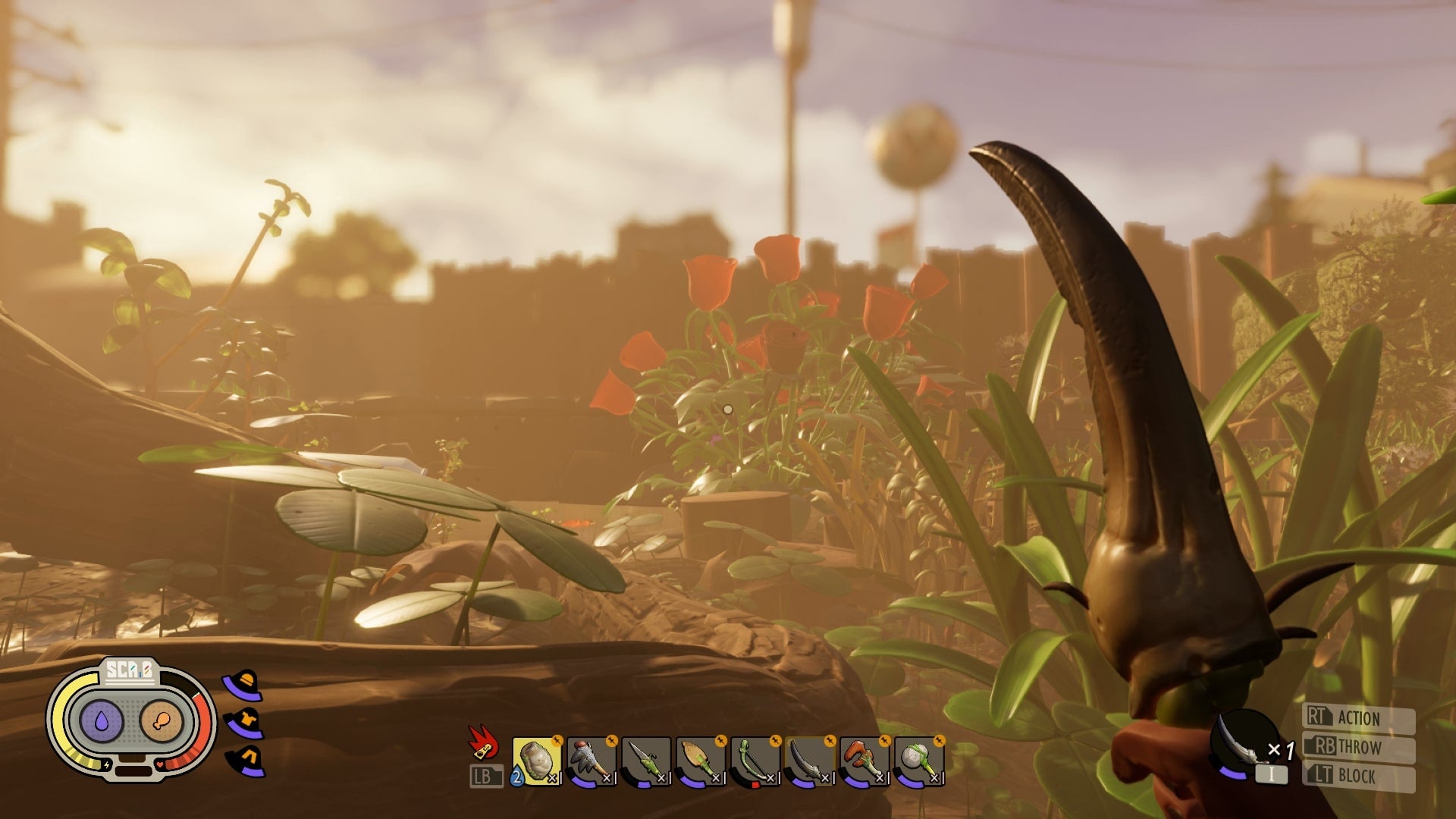Click the thirst droplet gauge on the SCAB

point(102,720)
